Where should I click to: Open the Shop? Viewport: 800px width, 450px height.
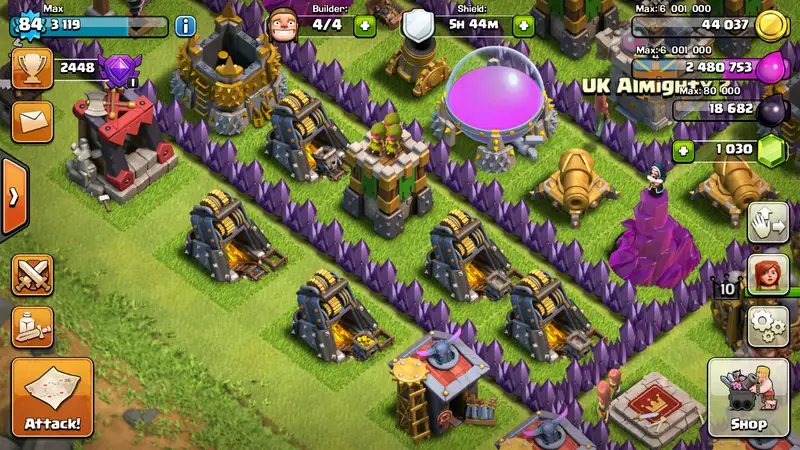tap(748, 398)
